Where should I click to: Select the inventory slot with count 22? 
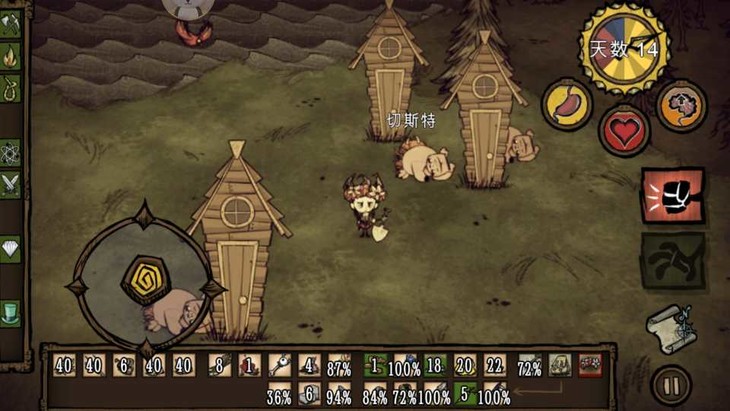click(495, 366)
